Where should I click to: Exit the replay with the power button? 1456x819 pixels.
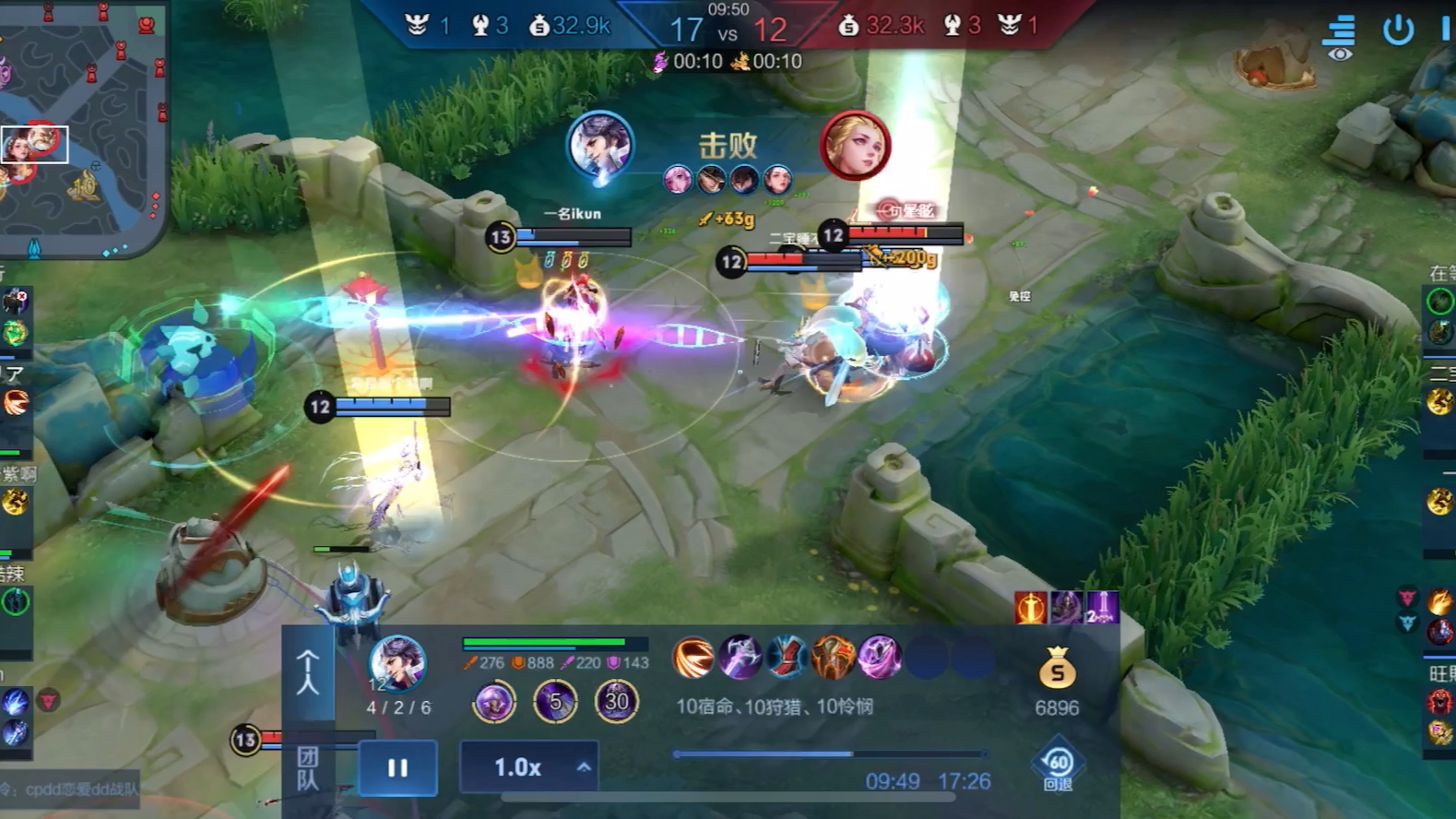(1398, 30)
